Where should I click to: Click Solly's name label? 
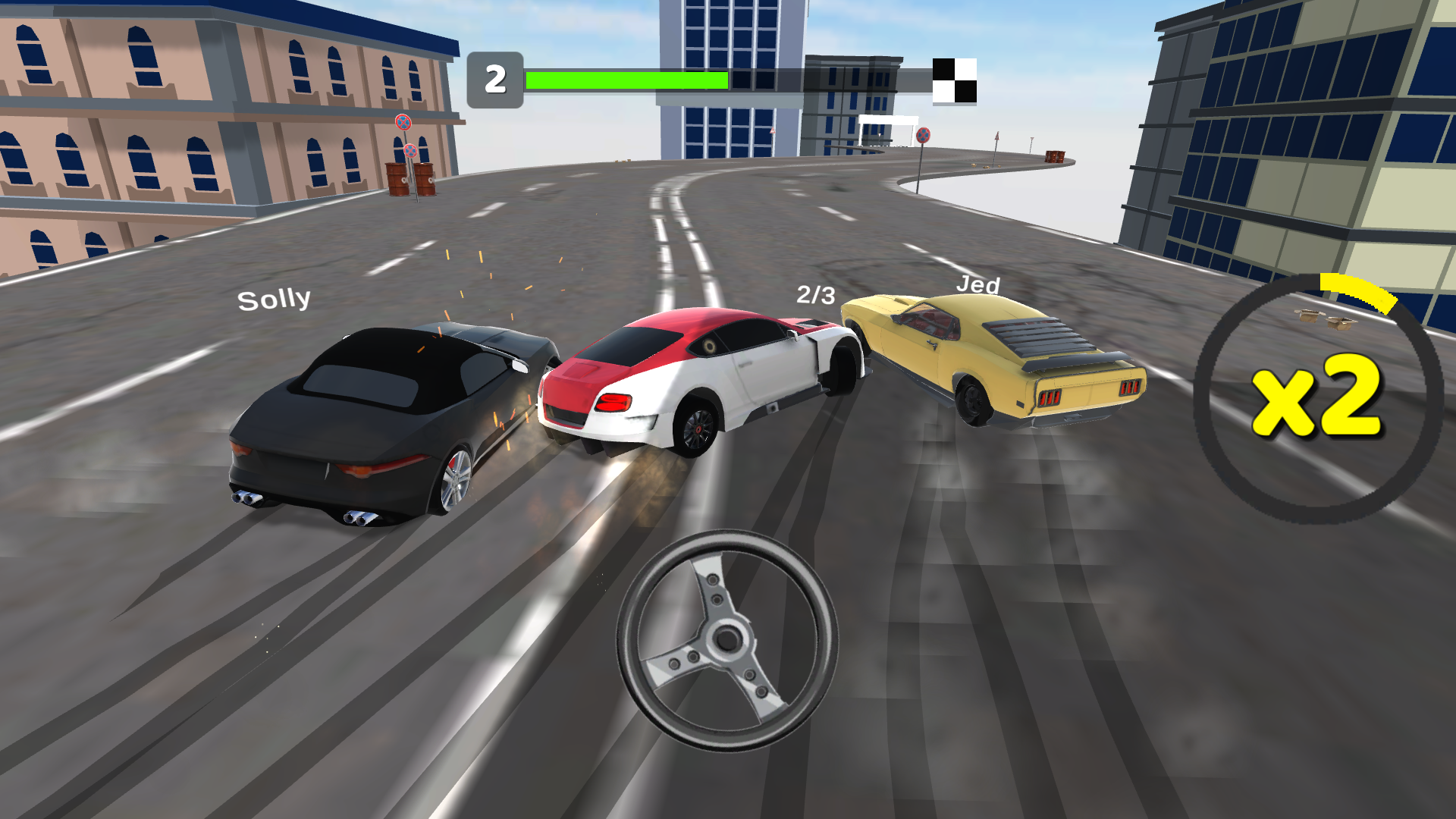[x=275, y=300]
